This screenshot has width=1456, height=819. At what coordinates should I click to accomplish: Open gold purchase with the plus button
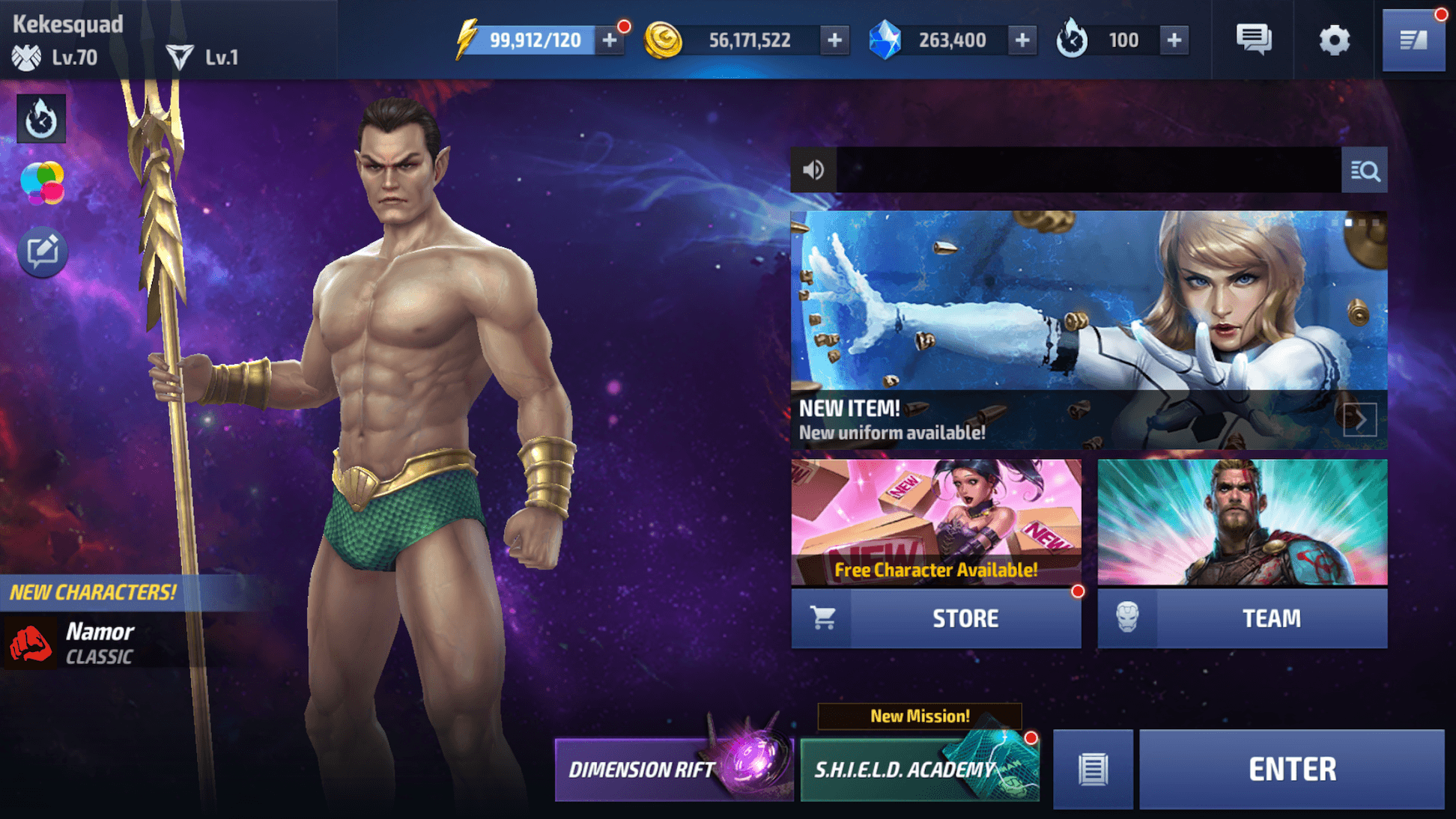834,40
